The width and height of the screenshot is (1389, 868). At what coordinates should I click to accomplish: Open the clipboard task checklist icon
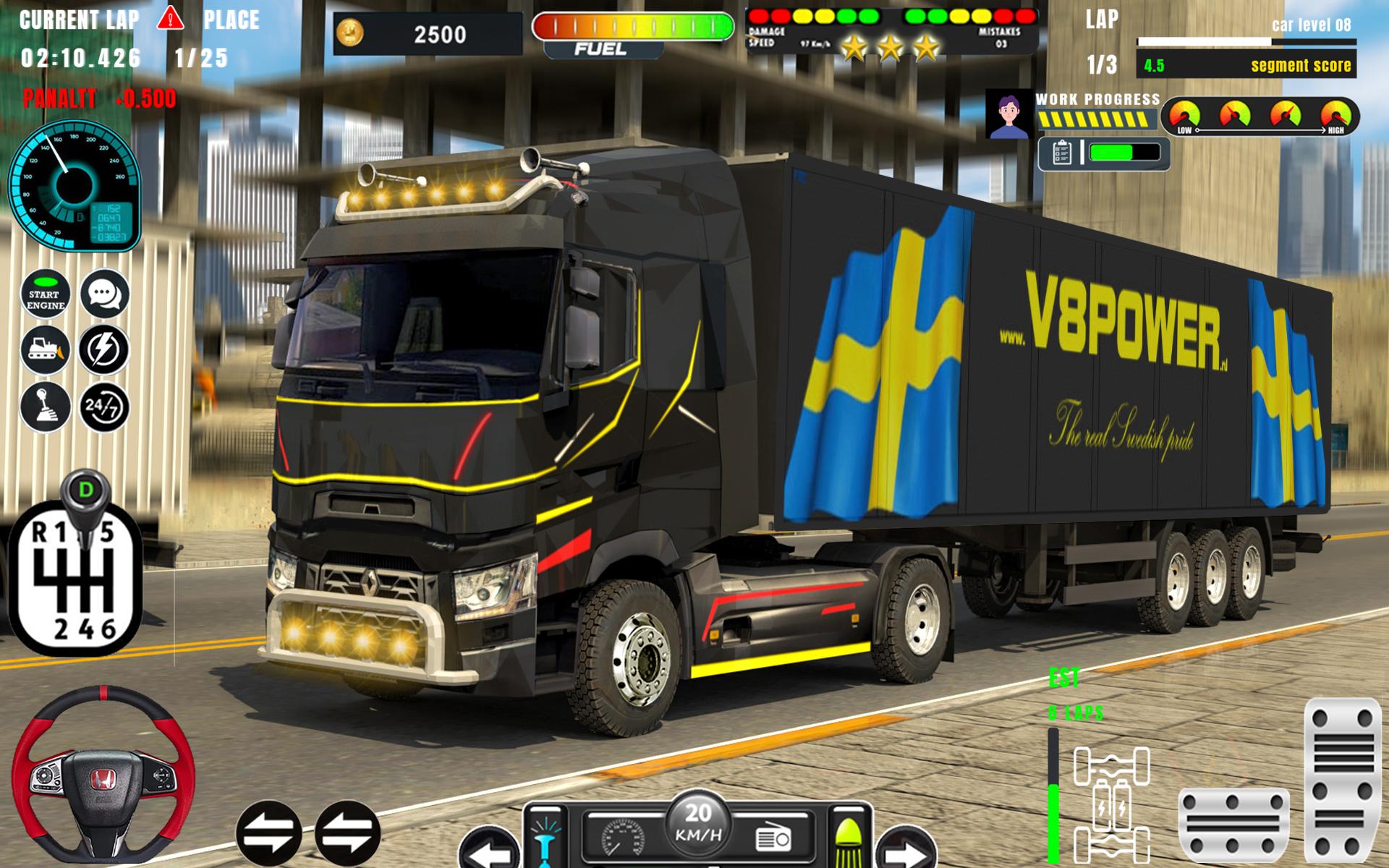pyautogui.click(x=1061, y=153)
